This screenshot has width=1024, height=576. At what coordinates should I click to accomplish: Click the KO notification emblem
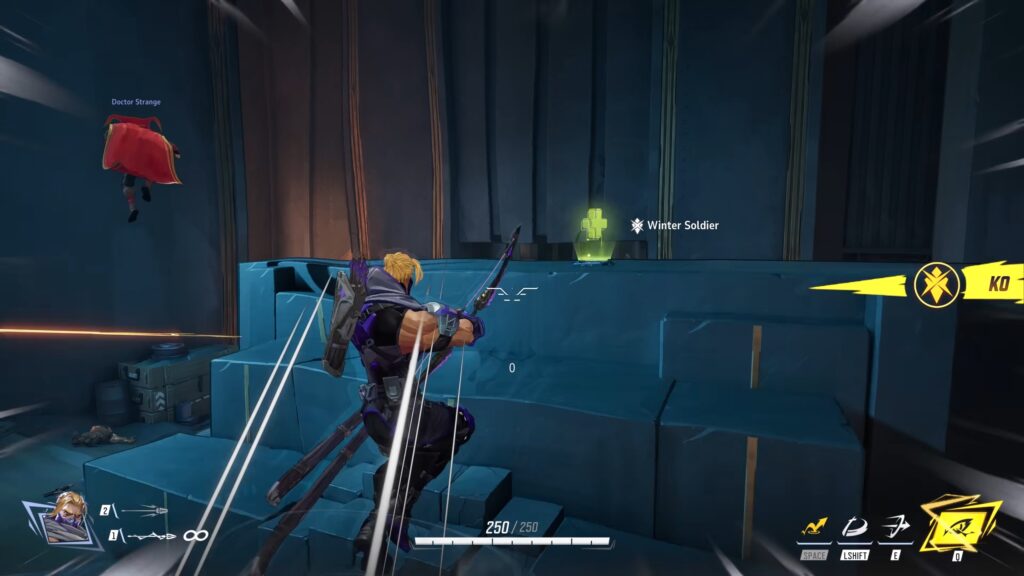click(939, 284)
